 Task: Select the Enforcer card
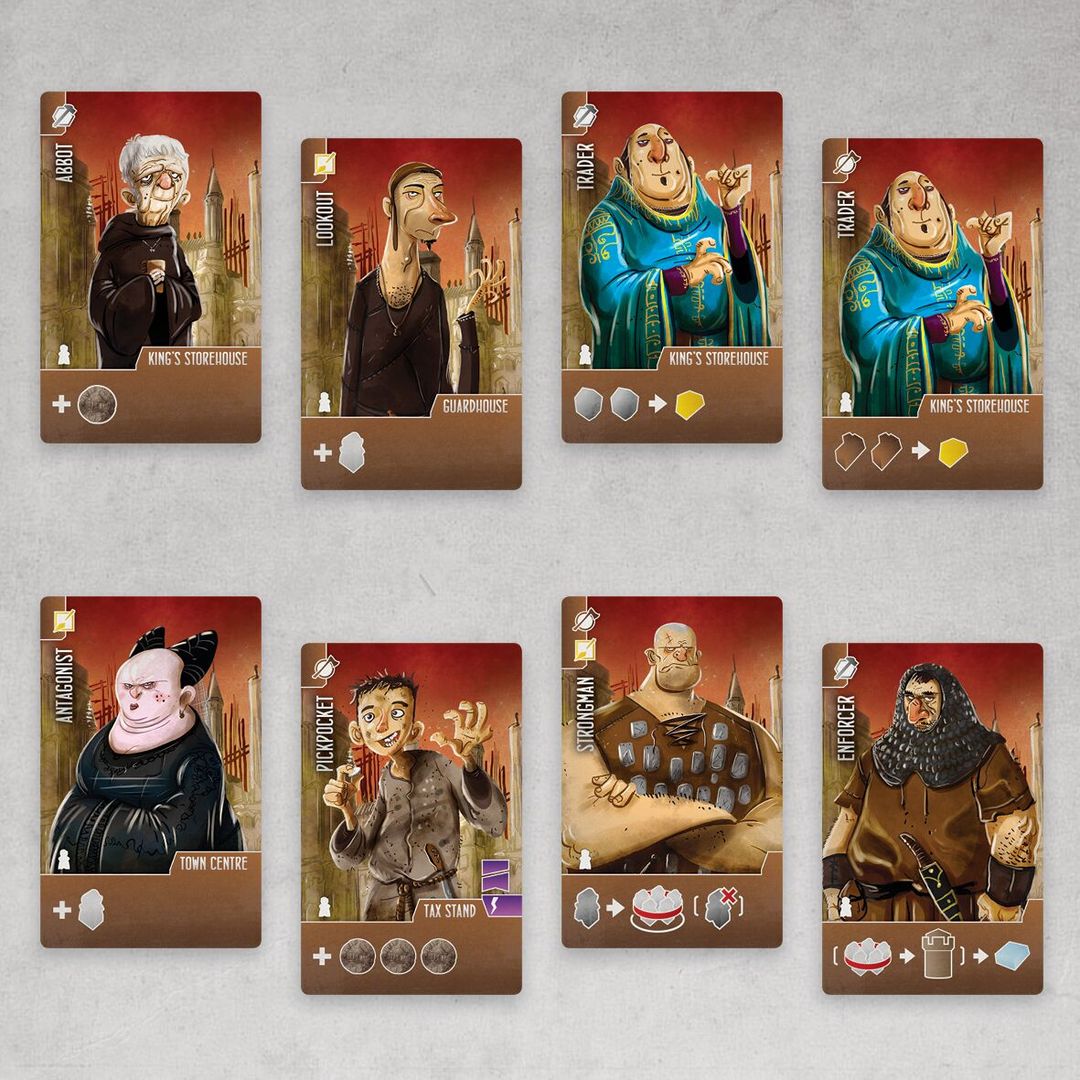pyautogui.click(x=932, y=817)
